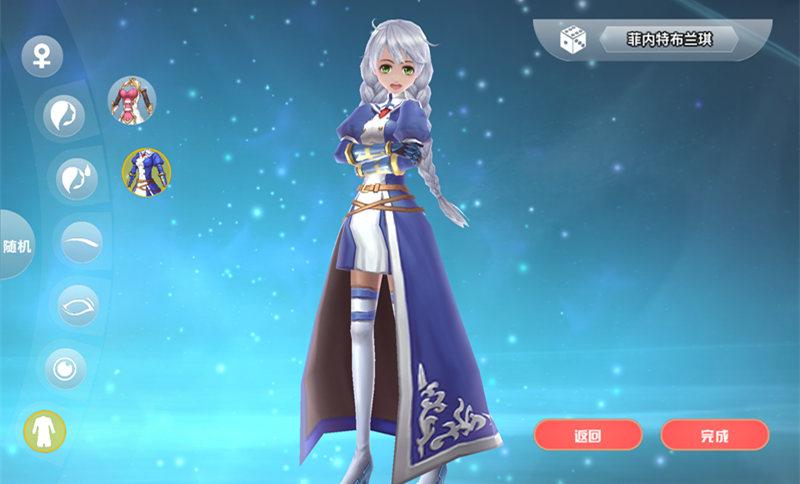
Task: Pick the pink outfit thumbnail
Action: pyautogui.click(x=132, y=100)
